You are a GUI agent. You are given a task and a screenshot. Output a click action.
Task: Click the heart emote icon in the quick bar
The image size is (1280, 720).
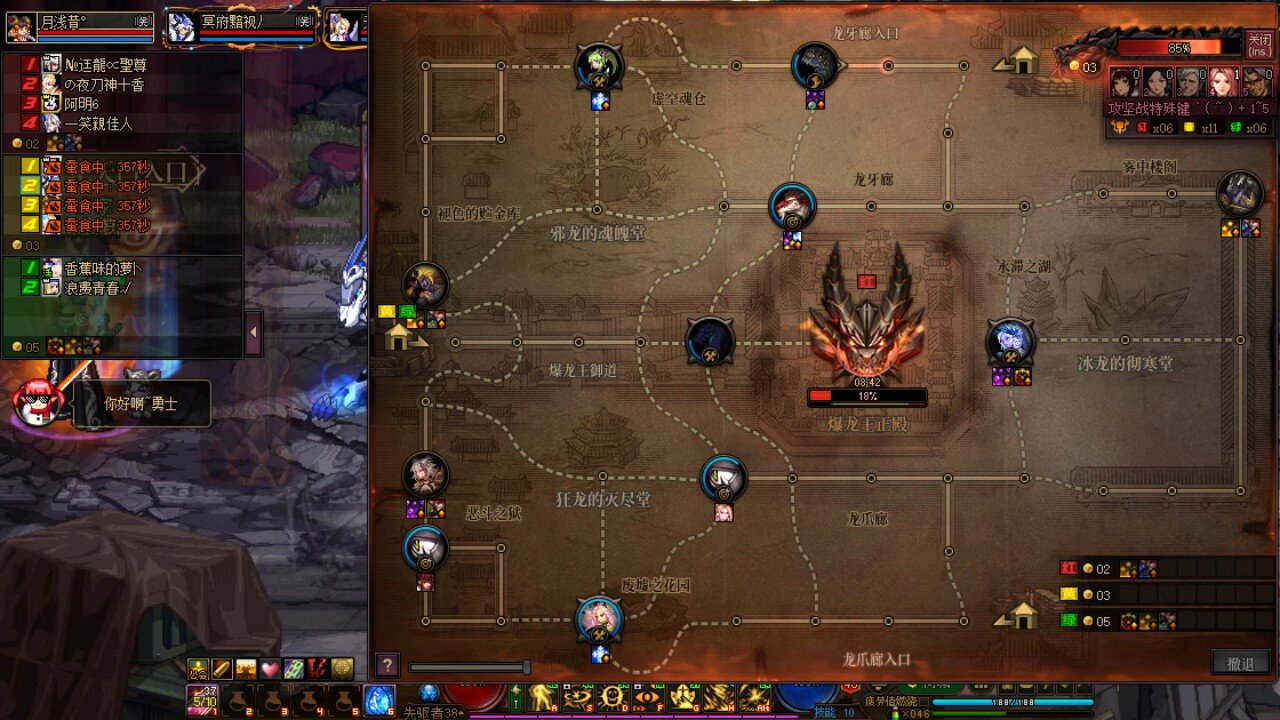(268, 669)
